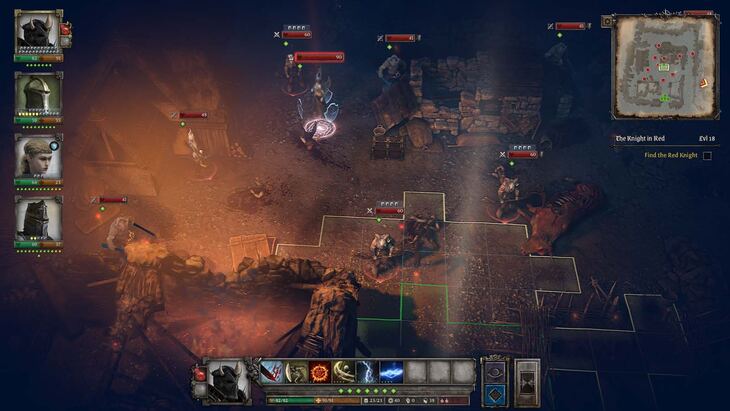Cast the lightning bolt ability
Viewport: 730px width, 411px height.
pyautogui.click(x=368, y=372)
